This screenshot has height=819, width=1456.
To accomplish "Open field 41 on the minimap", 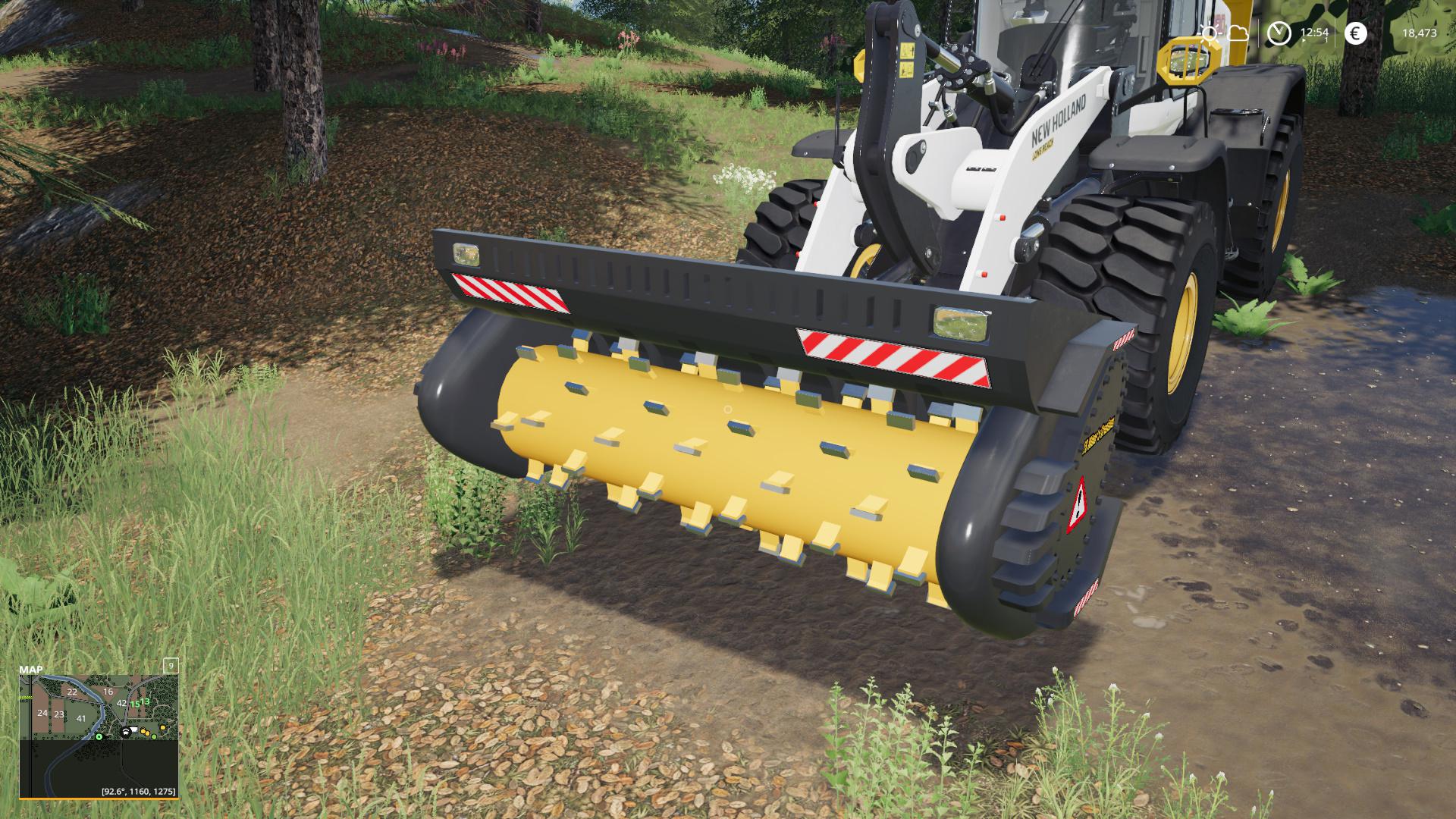I will click(x=81, y=719).
